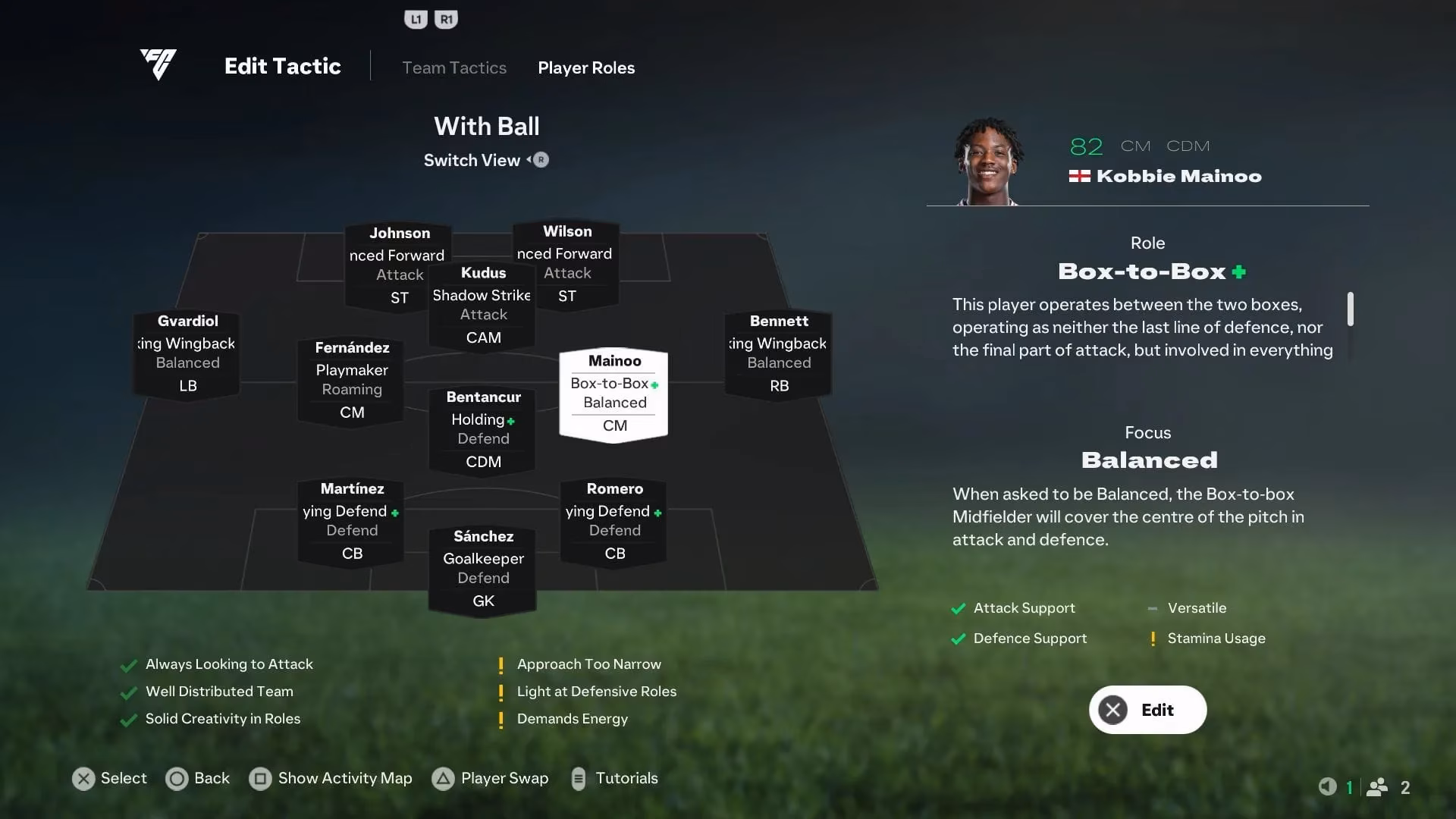Select Mainoo's Box-to-Box player card
The image size is (1456, 819).
coord(613,393)
